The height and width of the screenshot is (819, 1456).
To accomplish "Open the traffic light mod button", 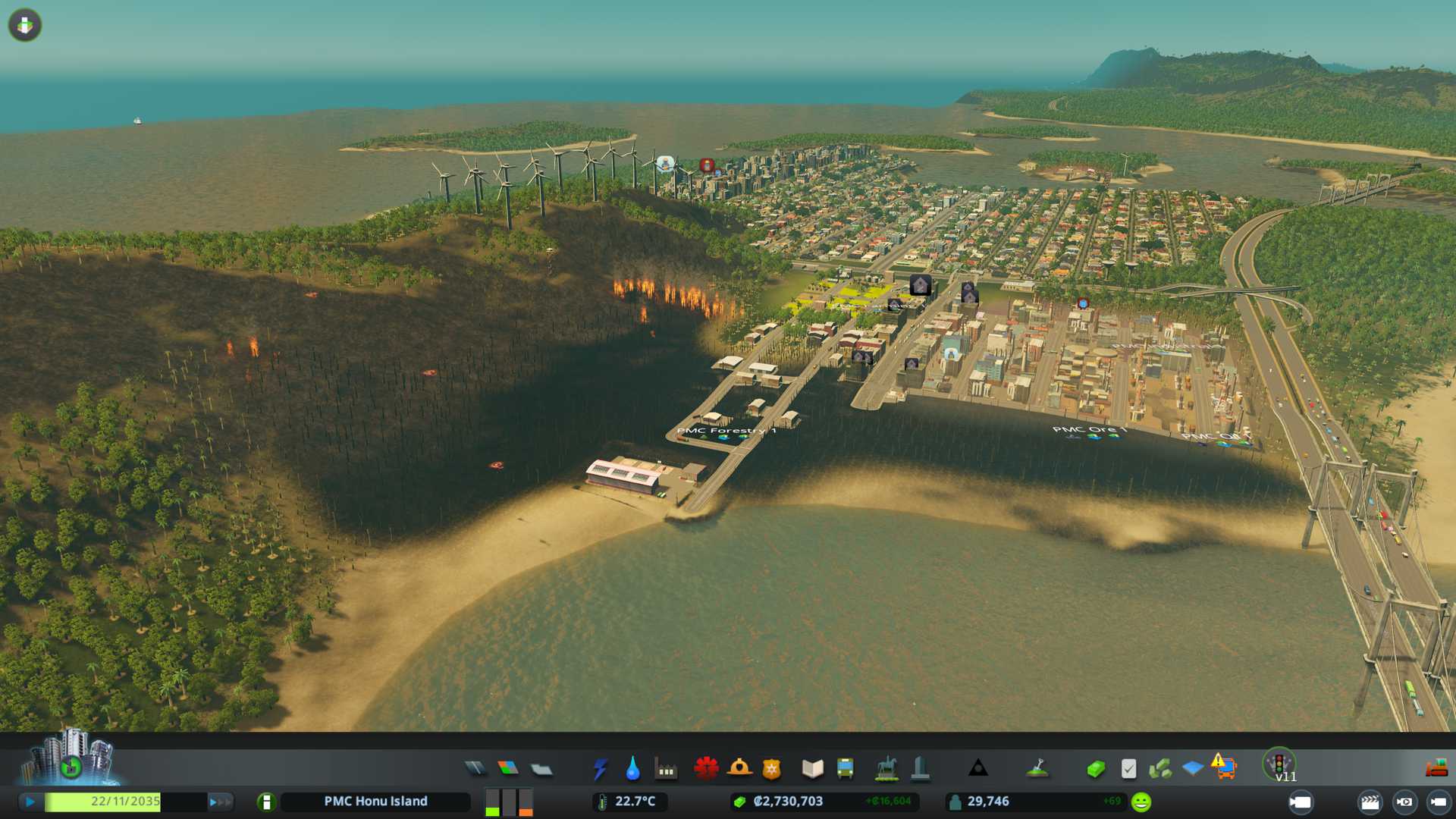I will [1279, 763].
